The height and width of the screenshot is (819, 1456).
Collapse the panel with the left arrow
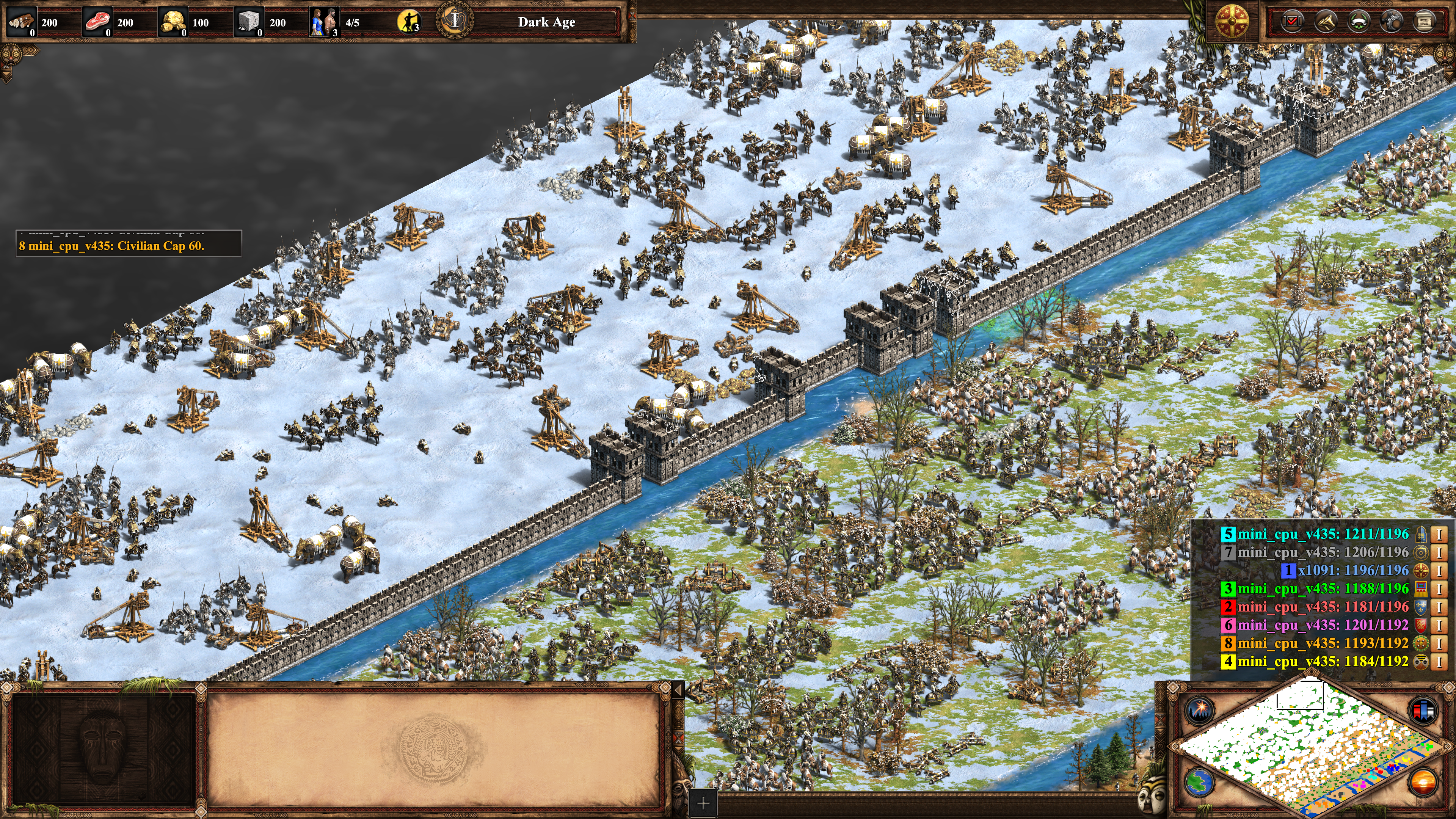coord(678,690)
